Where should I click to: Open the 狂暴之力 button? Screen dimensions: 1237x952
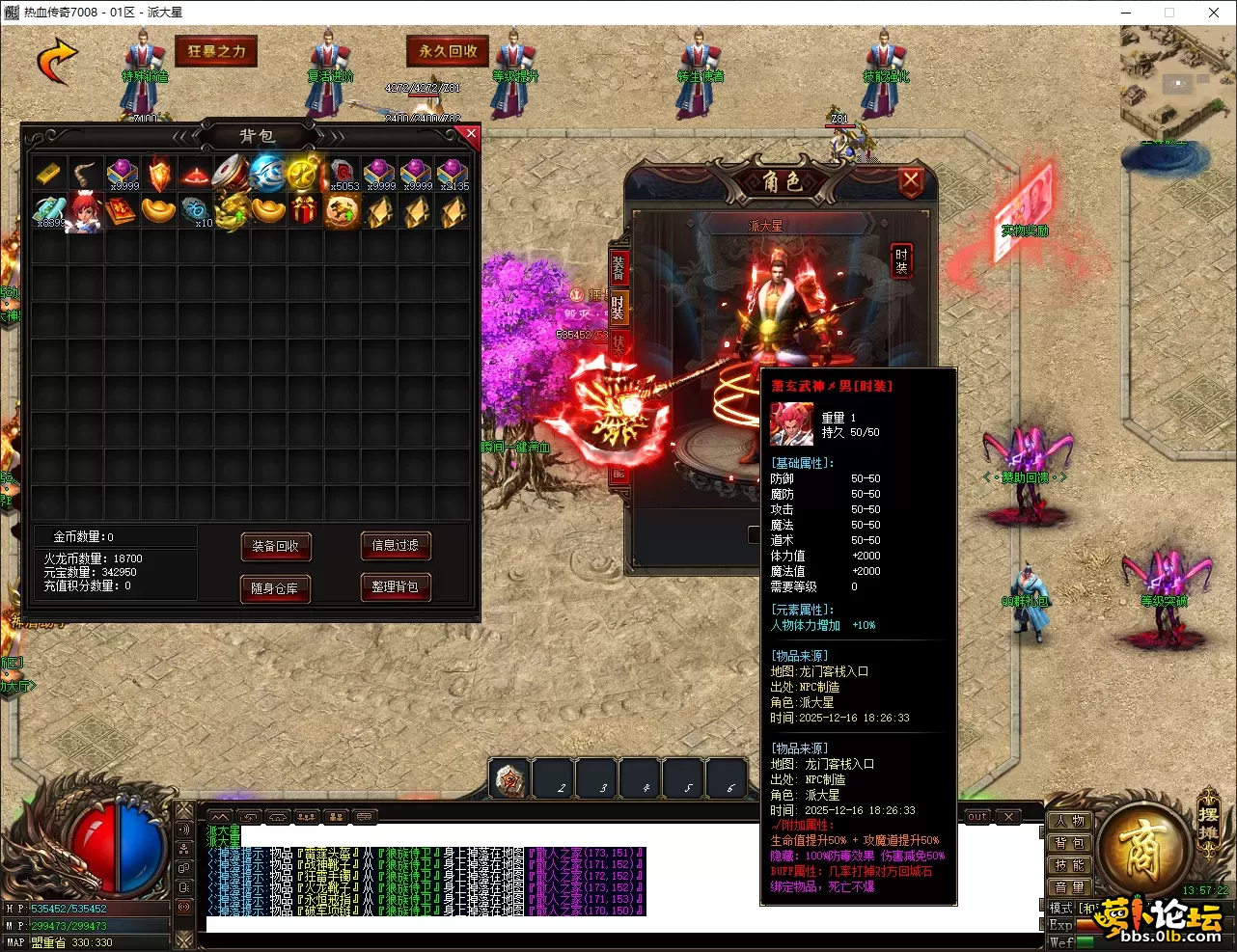click(216, 51)
